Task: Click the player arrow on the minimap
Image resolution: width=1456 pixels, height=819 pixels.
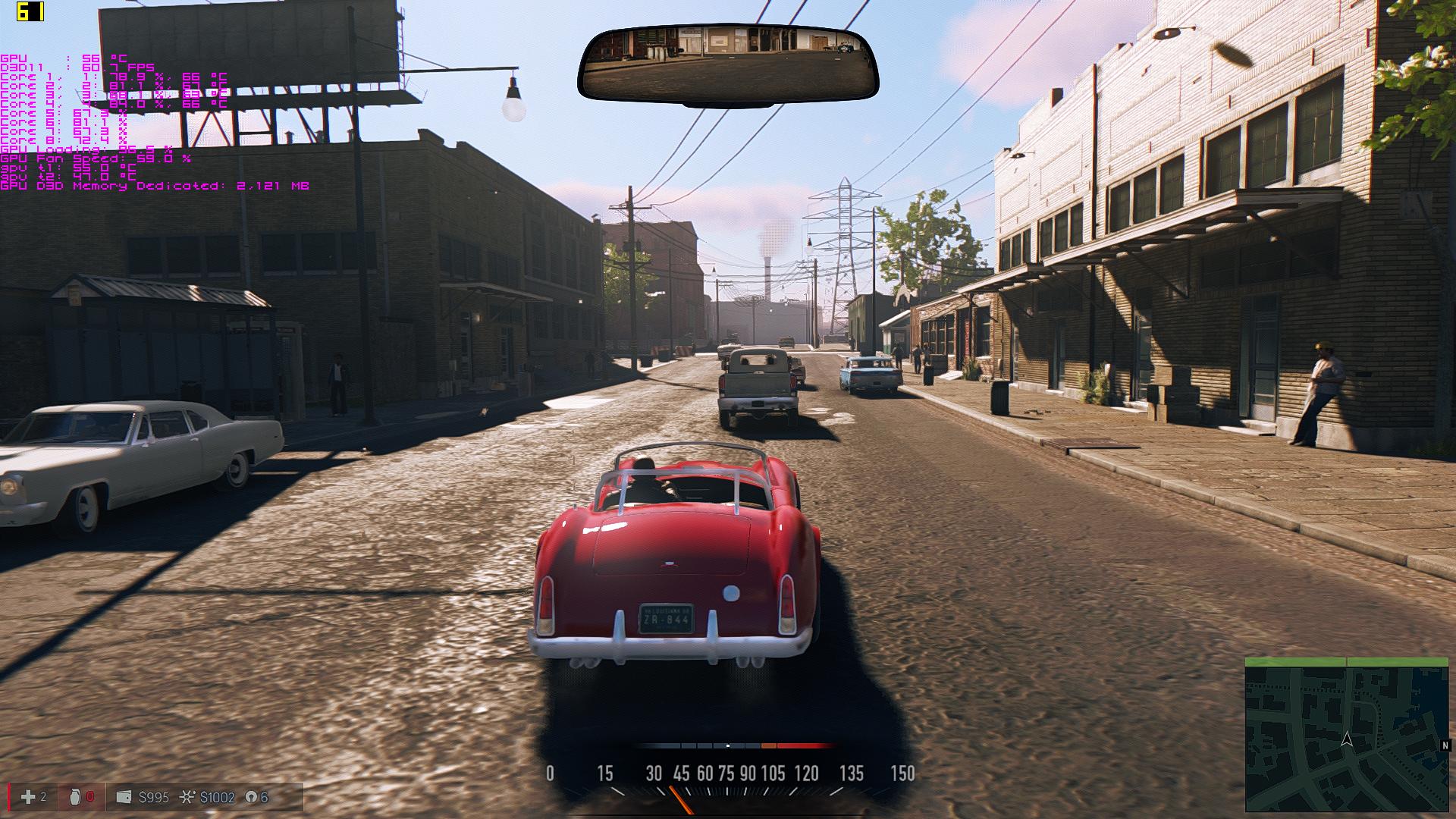Action: tap(1347, 739)
